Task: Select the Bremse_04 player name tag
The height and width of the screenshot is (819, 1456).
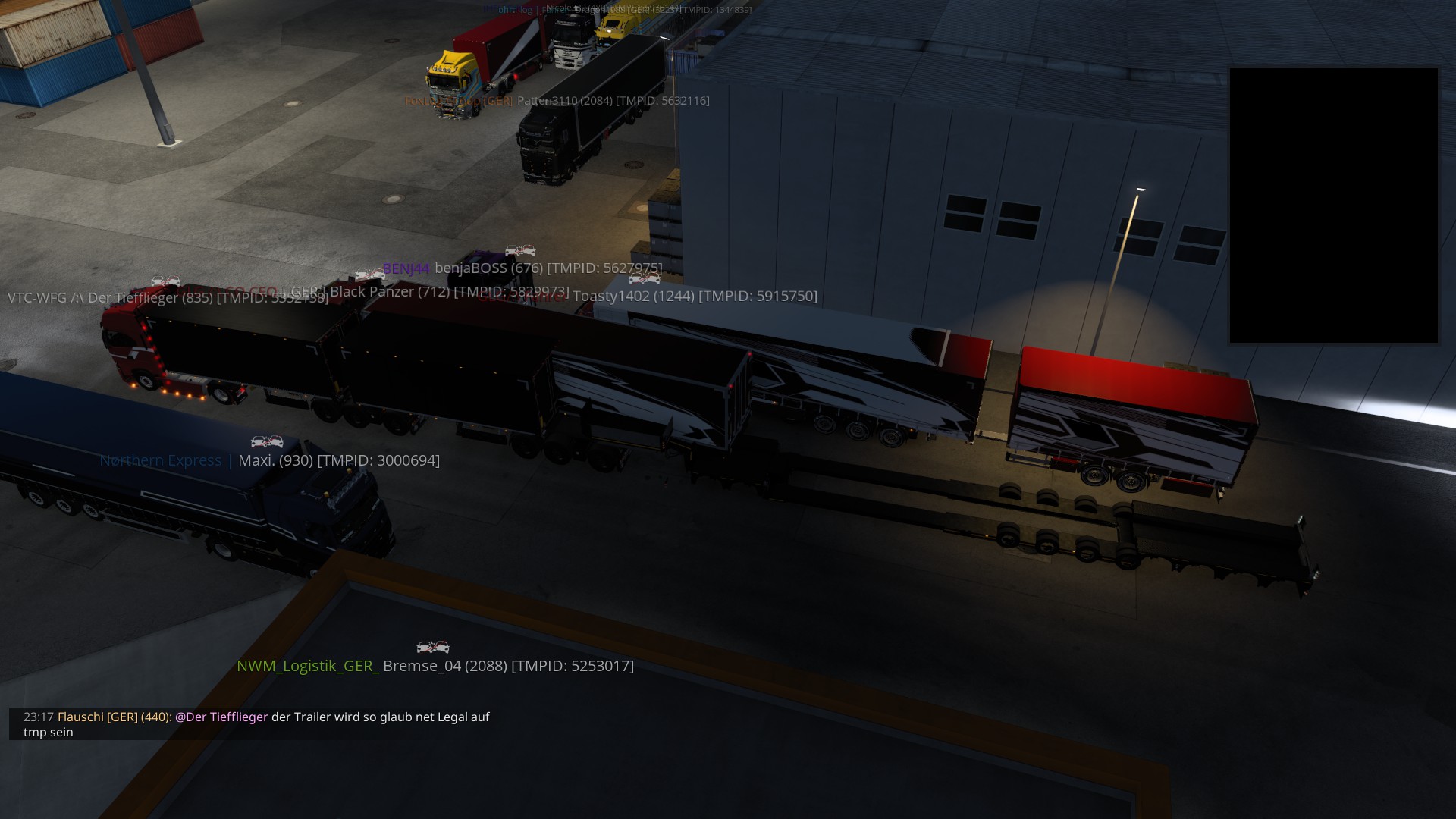Action: (x=507, y=666)
